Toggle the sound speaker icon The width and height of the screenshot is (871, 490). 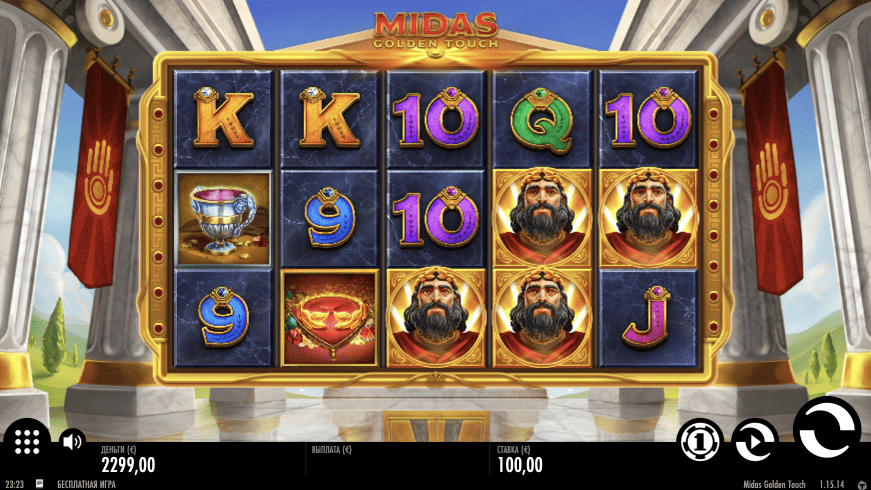click(72, 440)
